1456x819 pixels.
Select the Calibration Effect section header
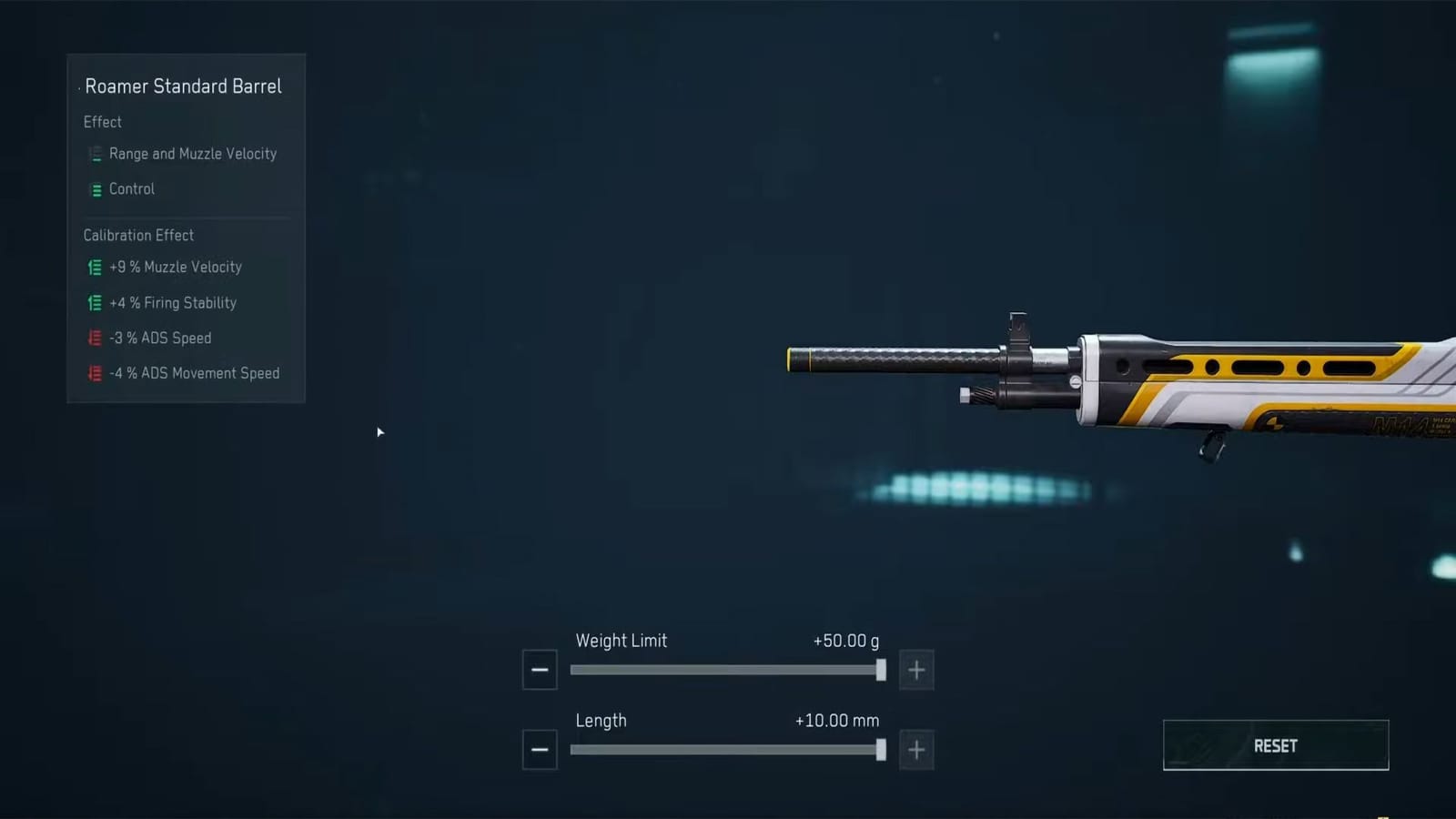(x=138, y=235)
